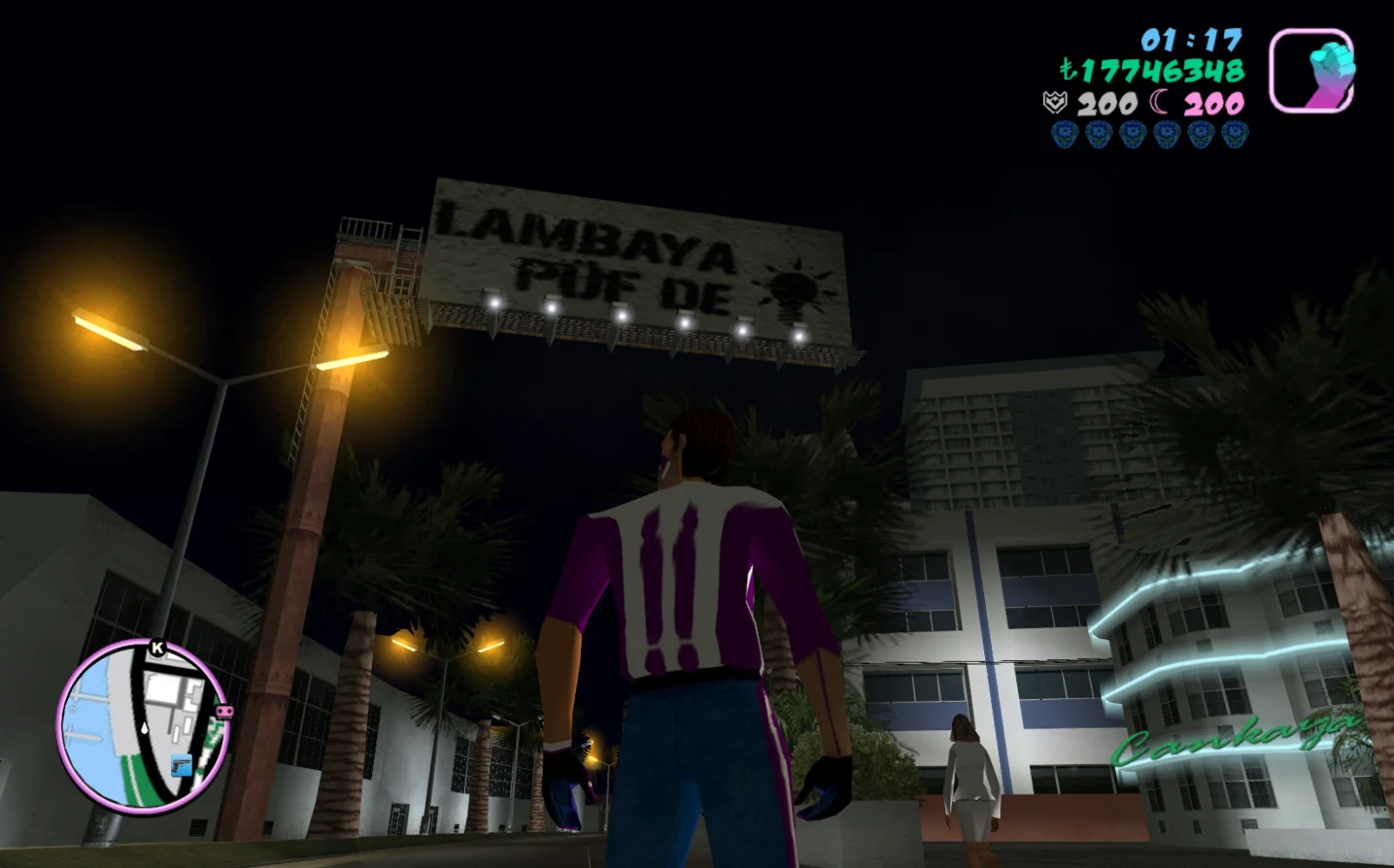Click the K compass marker on radar
The image size is (1394, 868).
pyautogui.click(x=157, y=648)
